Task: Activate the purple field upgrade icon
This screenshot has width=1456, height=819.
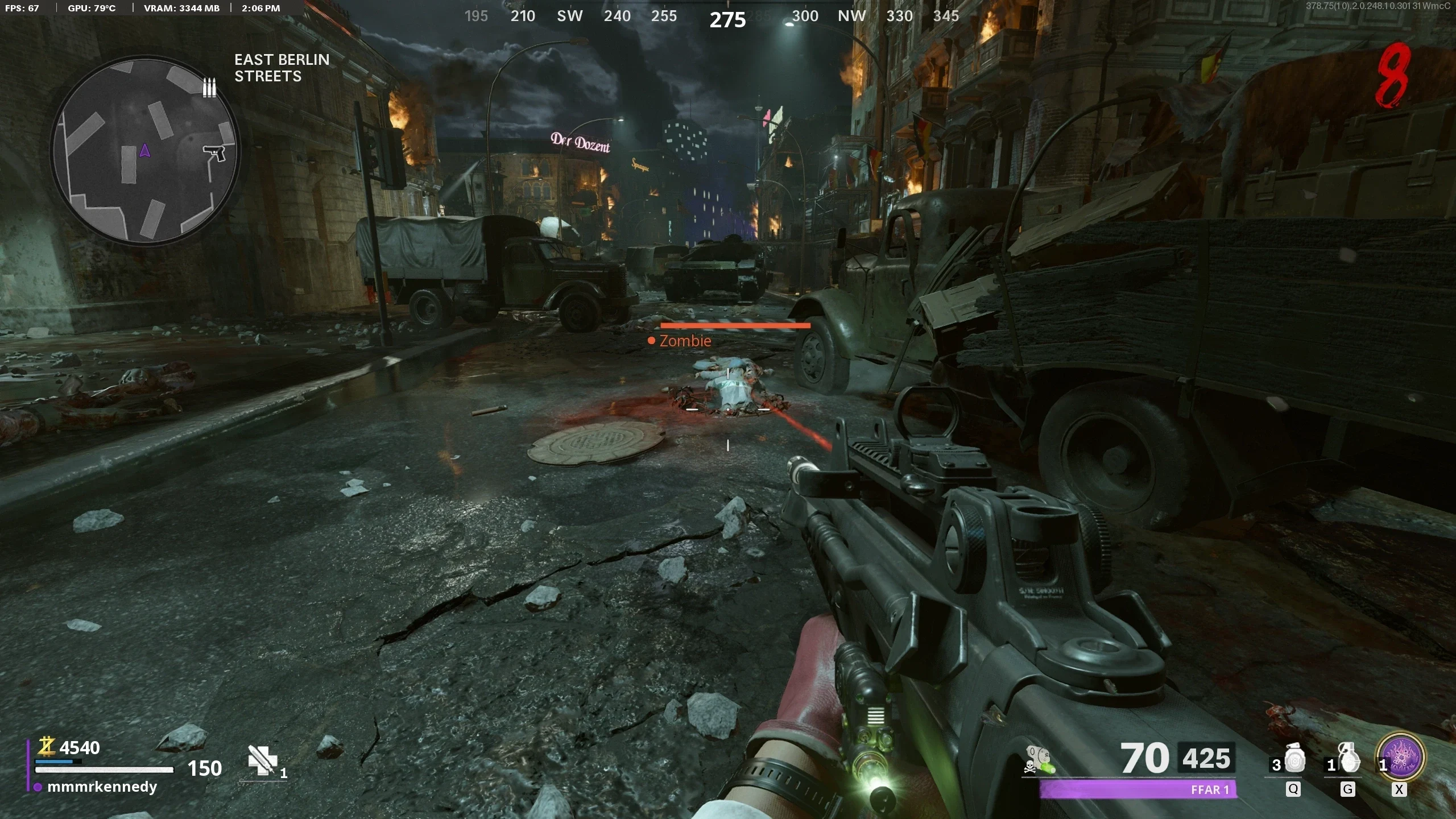Action: click(x=1400, y=758)
